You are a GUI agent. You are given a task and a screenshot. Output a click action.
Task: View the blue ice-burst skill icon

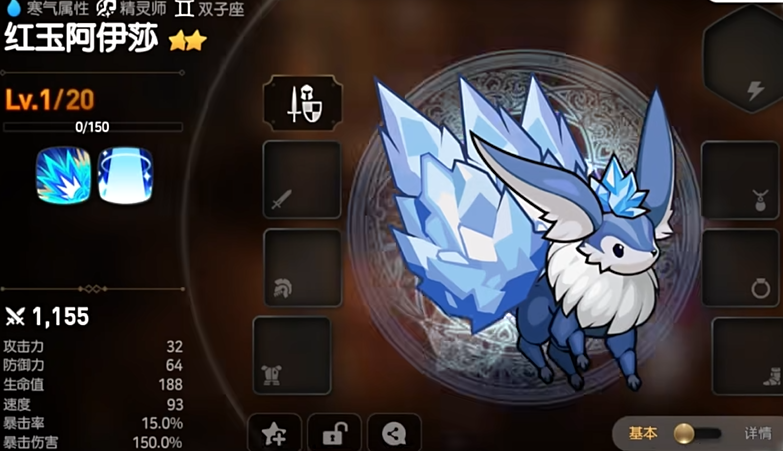click(63, 176)
